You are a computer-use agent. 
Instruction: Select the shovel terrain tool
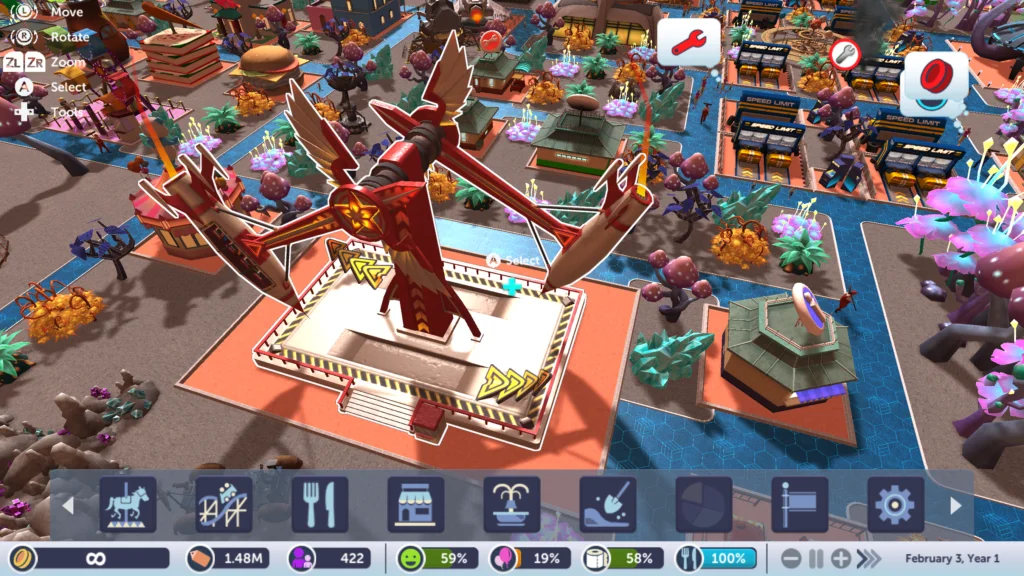(607, 505)
